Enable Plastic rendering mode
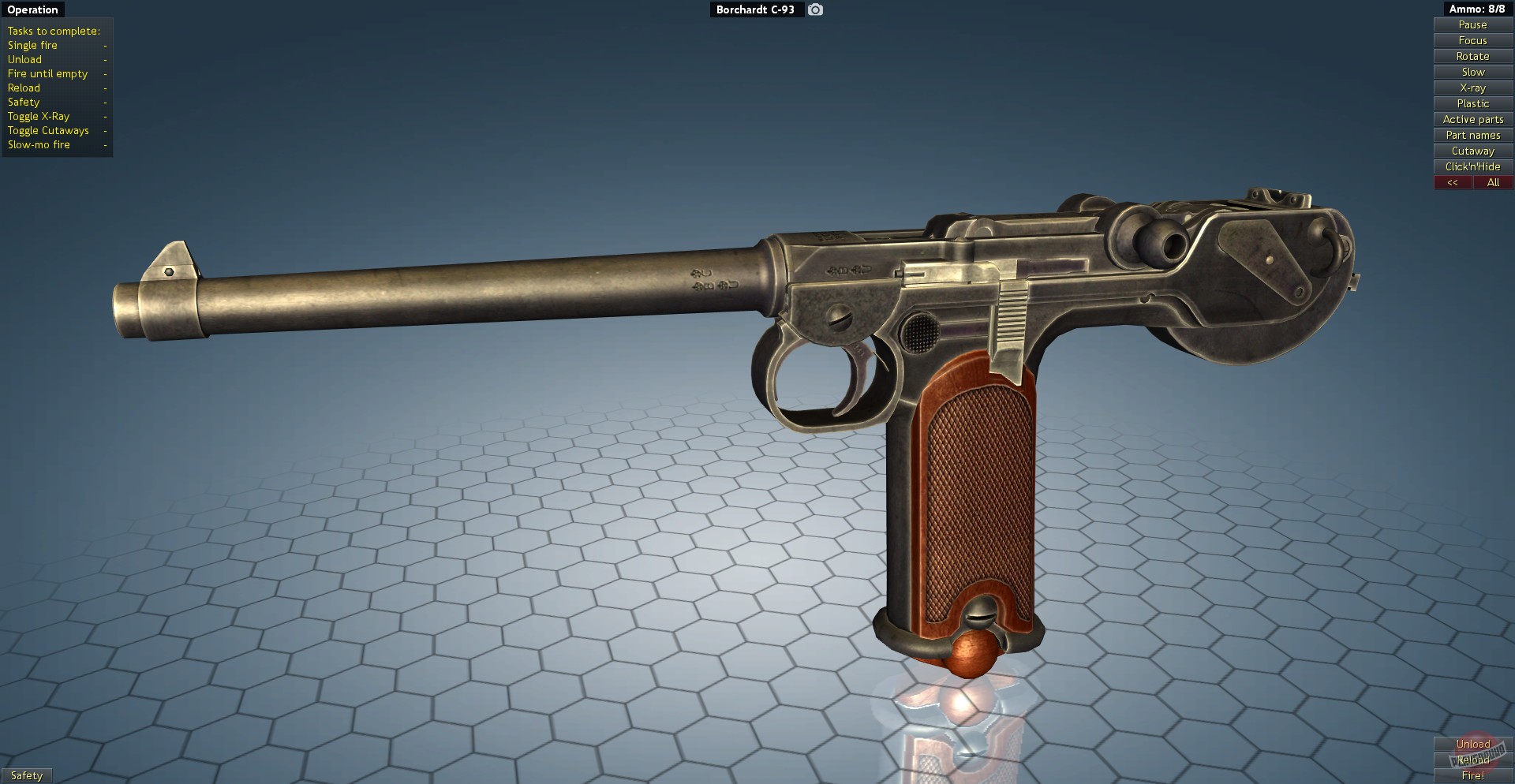This screenshot has width=1515, height=784. click(x=1472, y=103)
